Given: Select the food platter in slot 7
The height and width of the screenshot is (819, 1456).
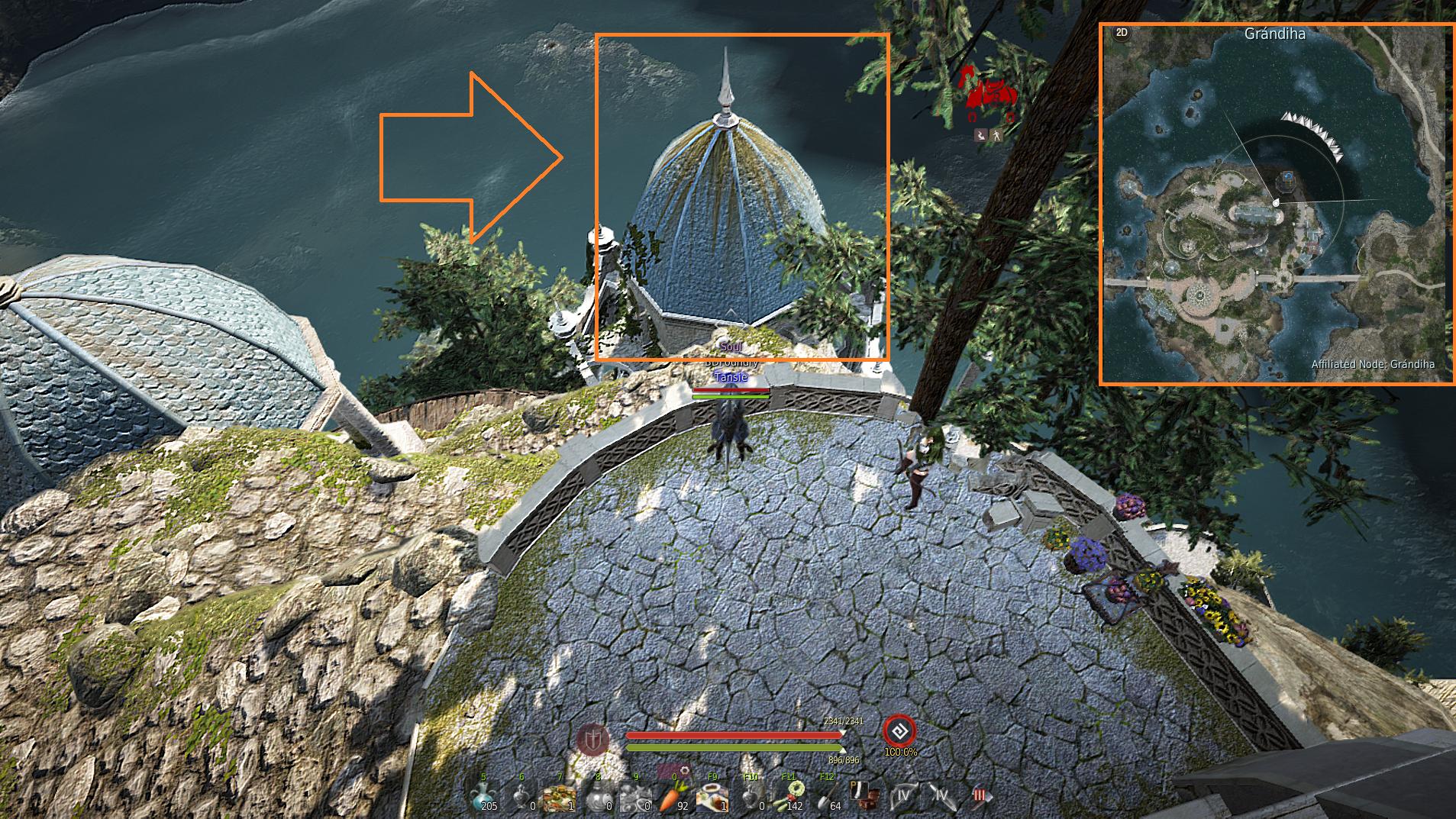Looking at the screenshot, I should [x=560, y=797].
